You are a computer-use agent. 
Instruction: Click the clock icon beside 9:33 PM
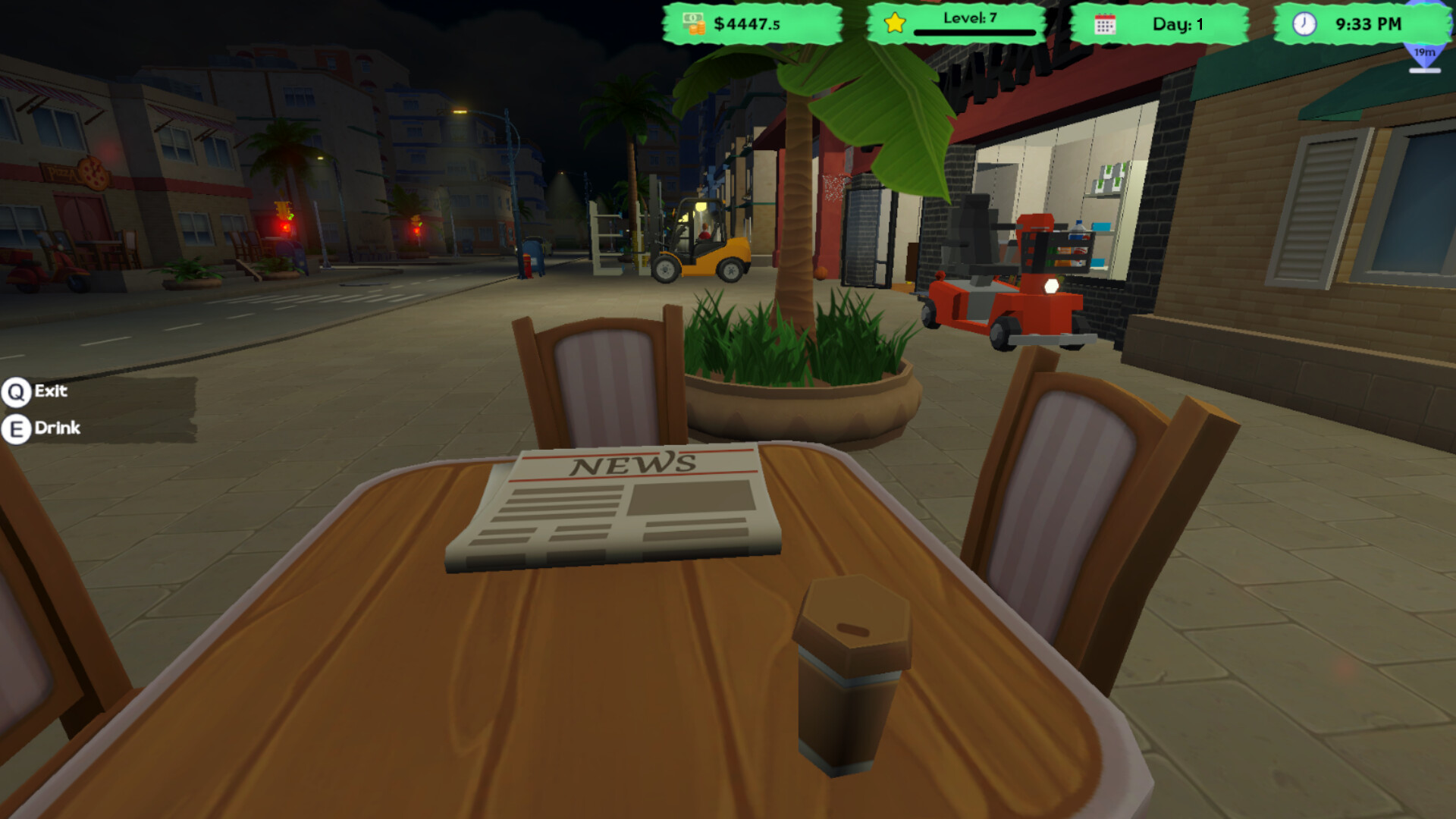[1306, 24]
